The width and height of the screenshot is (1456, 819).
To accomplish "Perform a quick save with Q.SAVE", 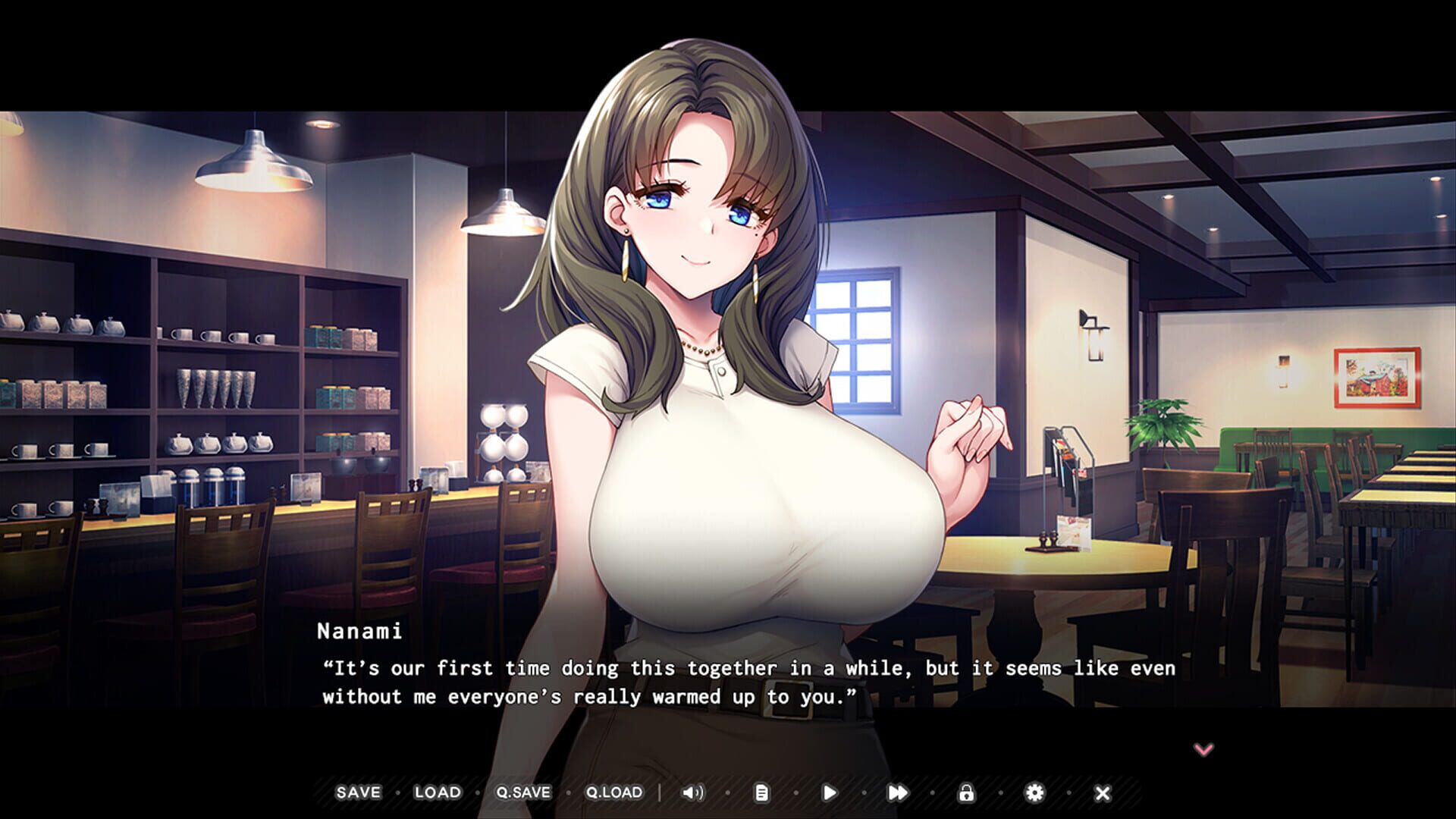I will point(522,792).
